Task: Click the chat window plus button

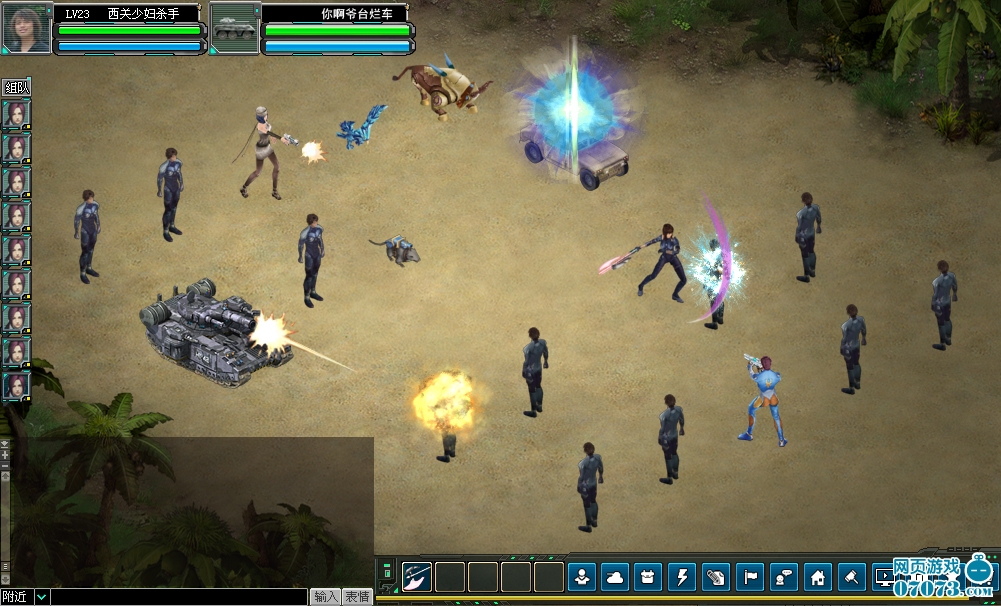Action: [x=5, y=455]
